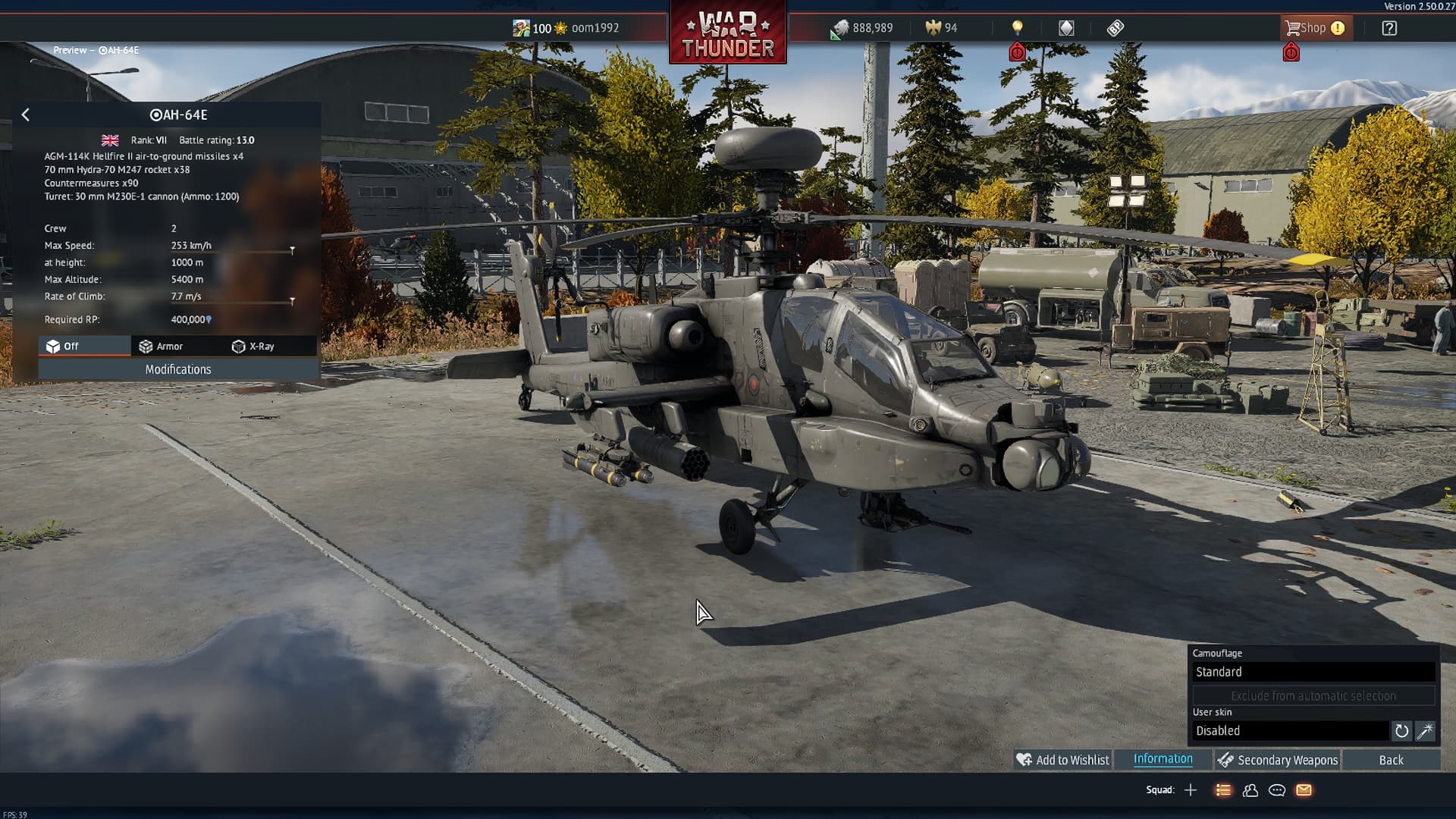This screenshot has height=819, width=1456.
Task: Add AH-64E to Wishlist
Action: (x=1063, y=760)
